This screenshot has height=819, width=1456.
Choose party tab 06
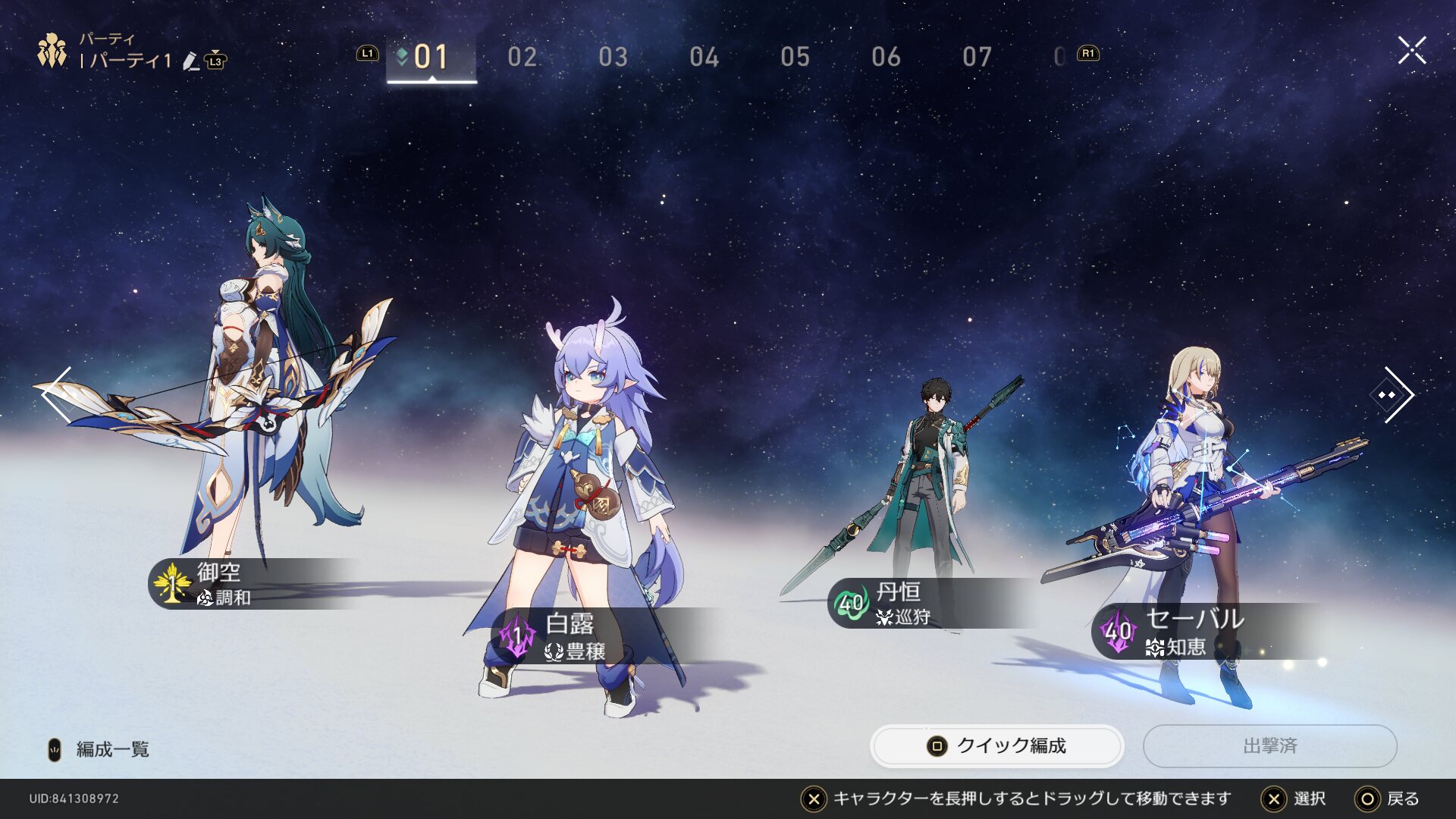tap(886, 57)
